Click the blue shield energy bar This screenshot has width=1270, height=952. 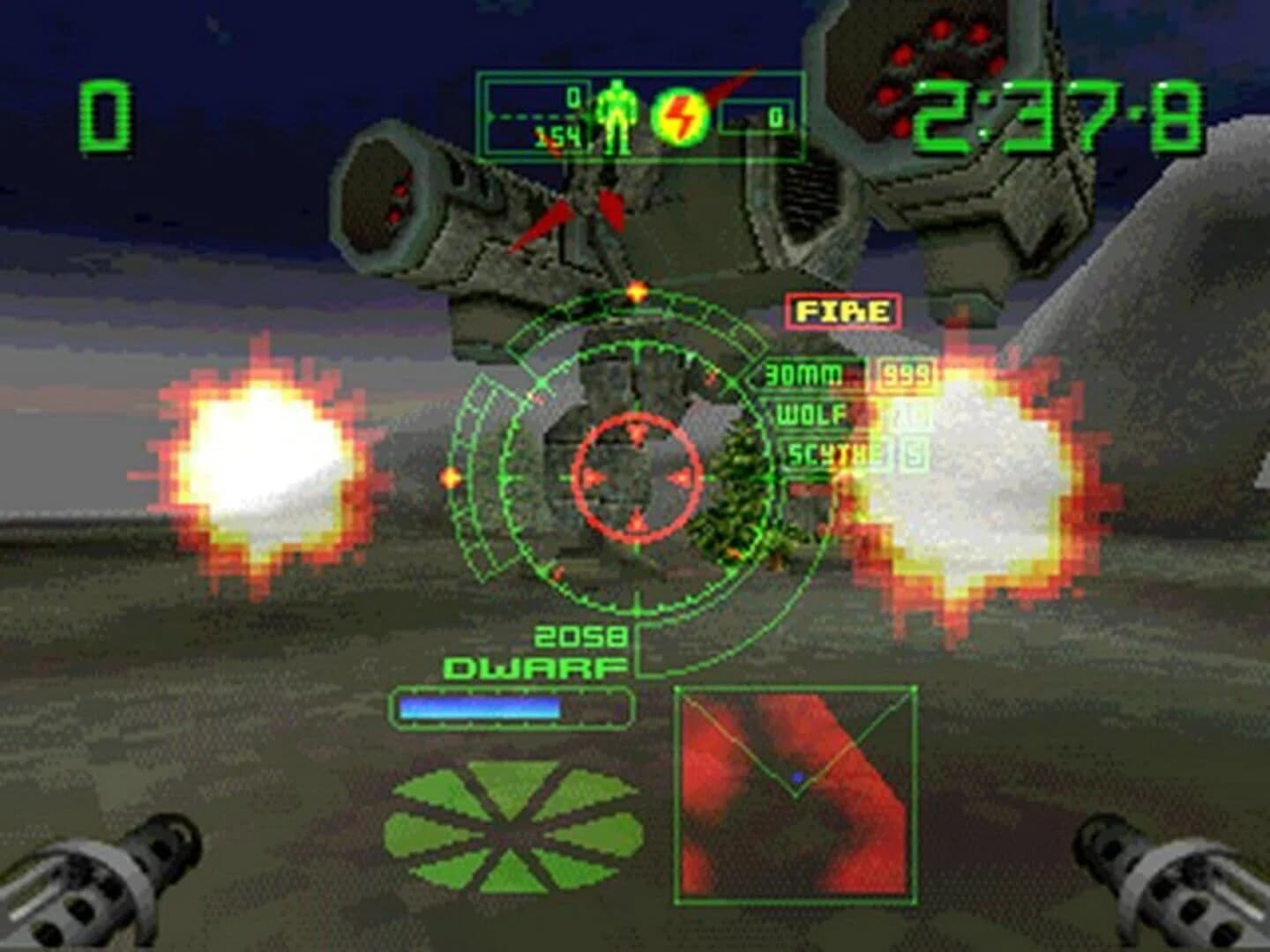[x=481, y=705]
